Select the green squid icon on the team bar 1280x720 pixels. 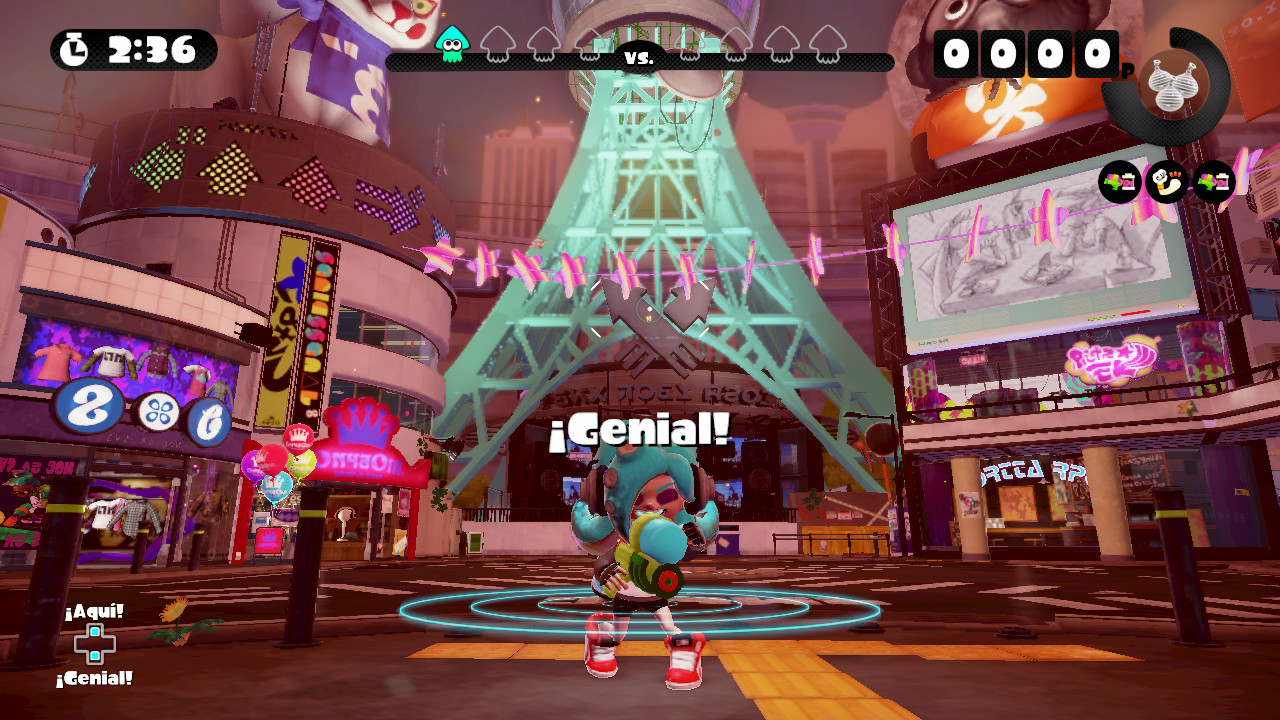coord(452,47)
